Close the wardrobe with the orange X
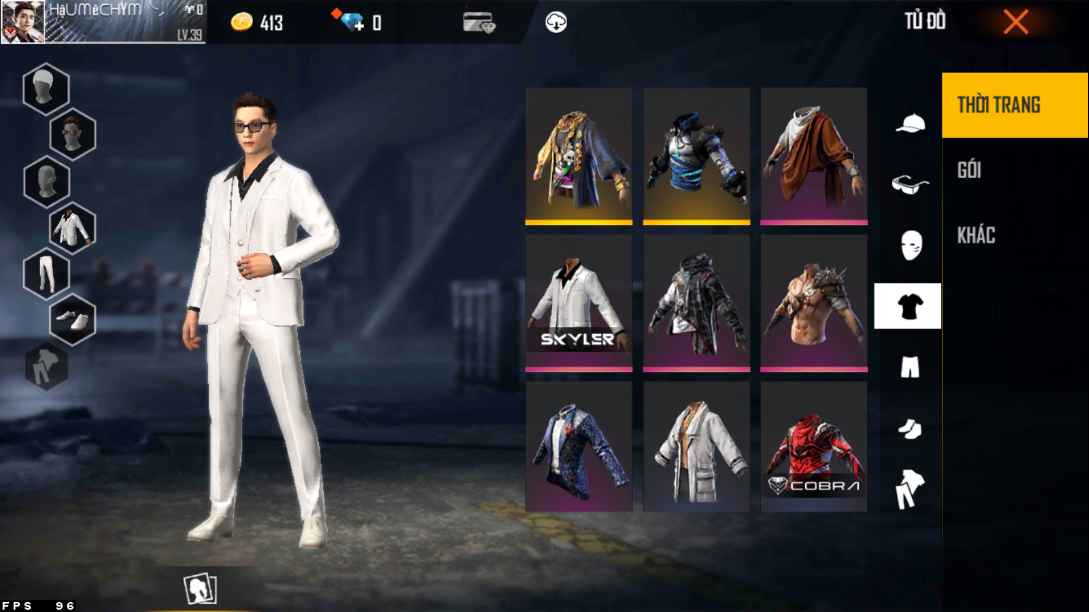Screen dimensions: 1089x612 tap(1015, 22)
